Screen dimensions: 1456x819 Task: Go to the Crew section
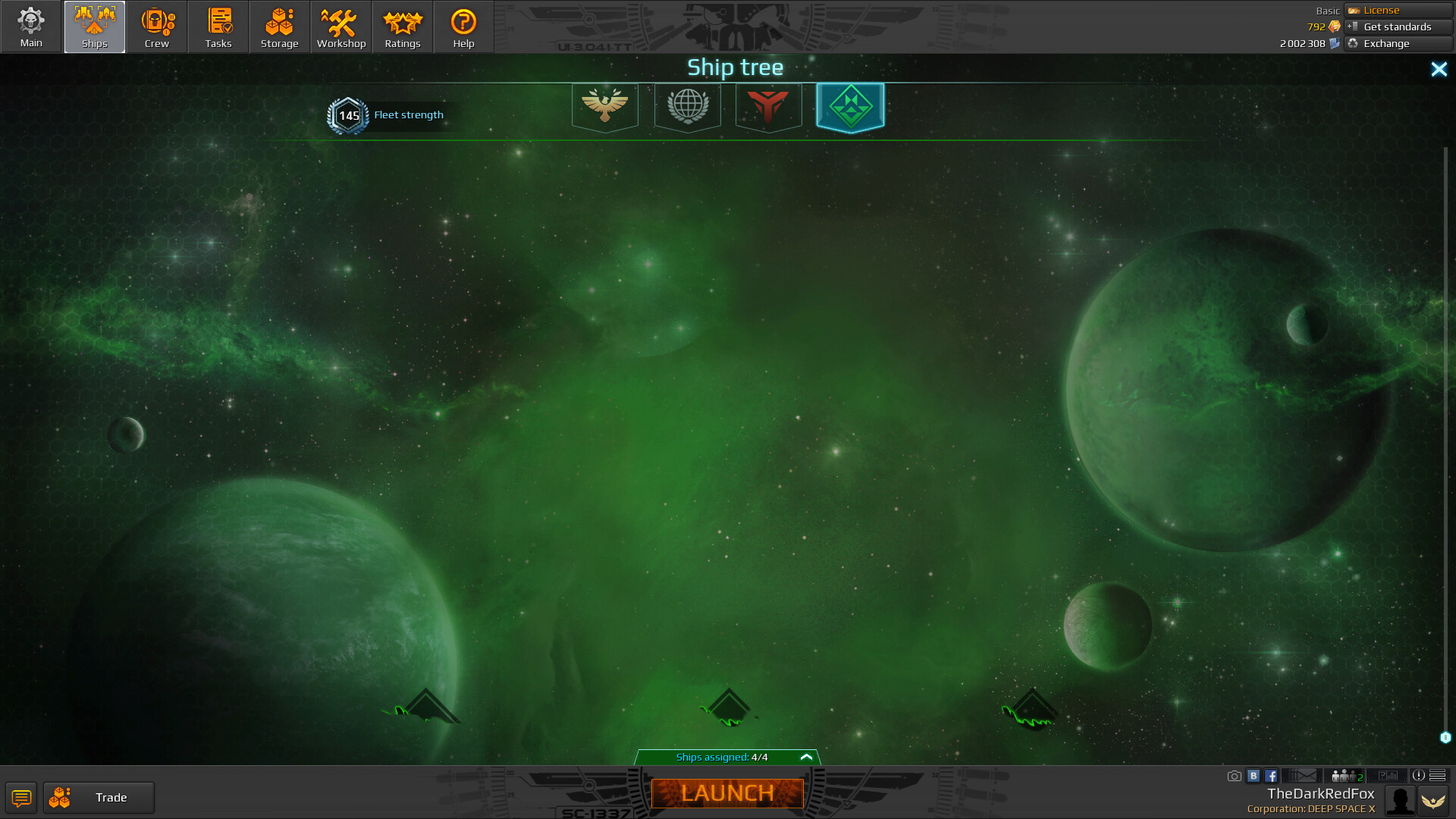(x=157, y=27)
